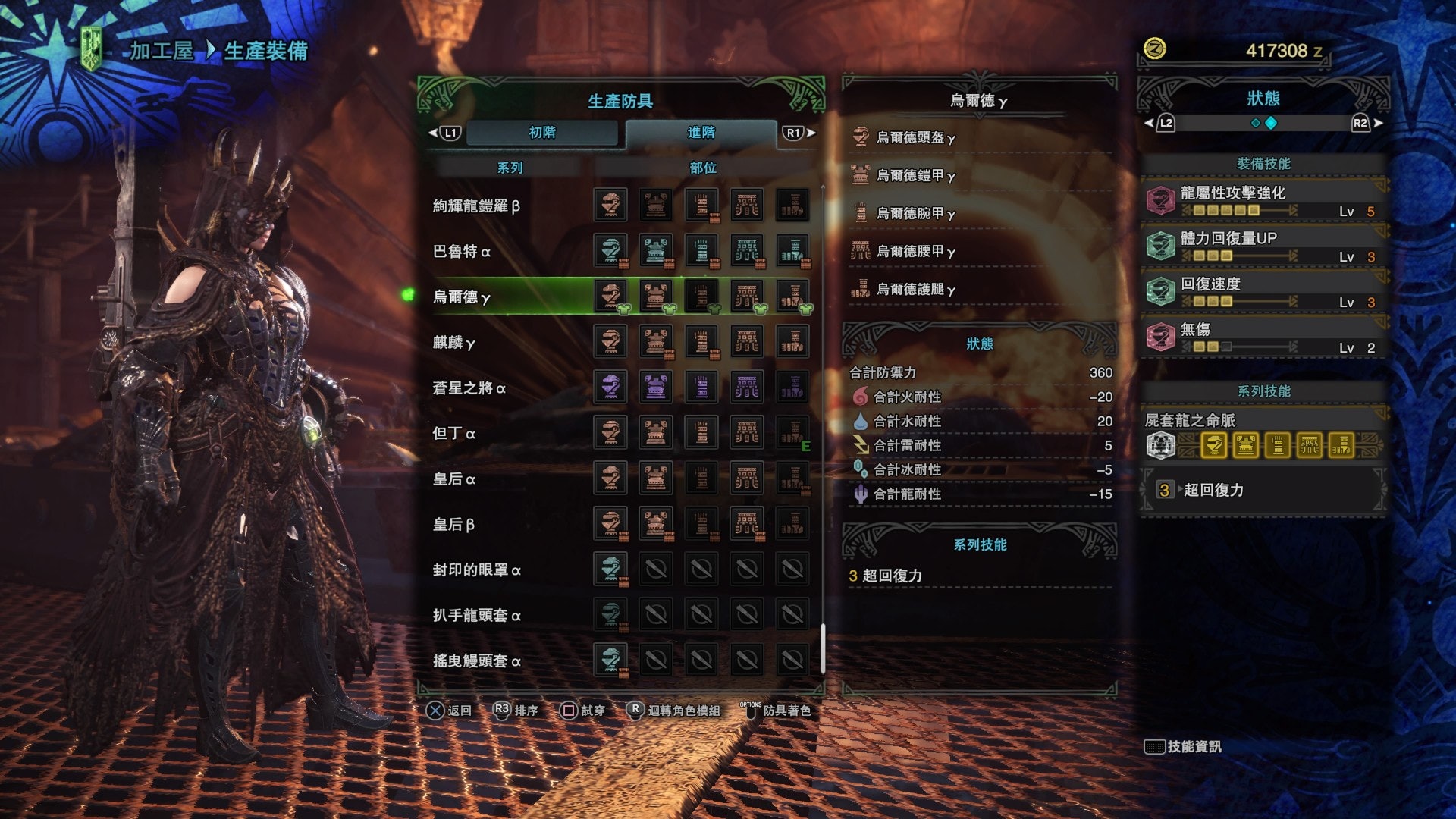Pick 烏爾德腰甲γ waist armor entry
1456x819 pixels.
(915, 252)
